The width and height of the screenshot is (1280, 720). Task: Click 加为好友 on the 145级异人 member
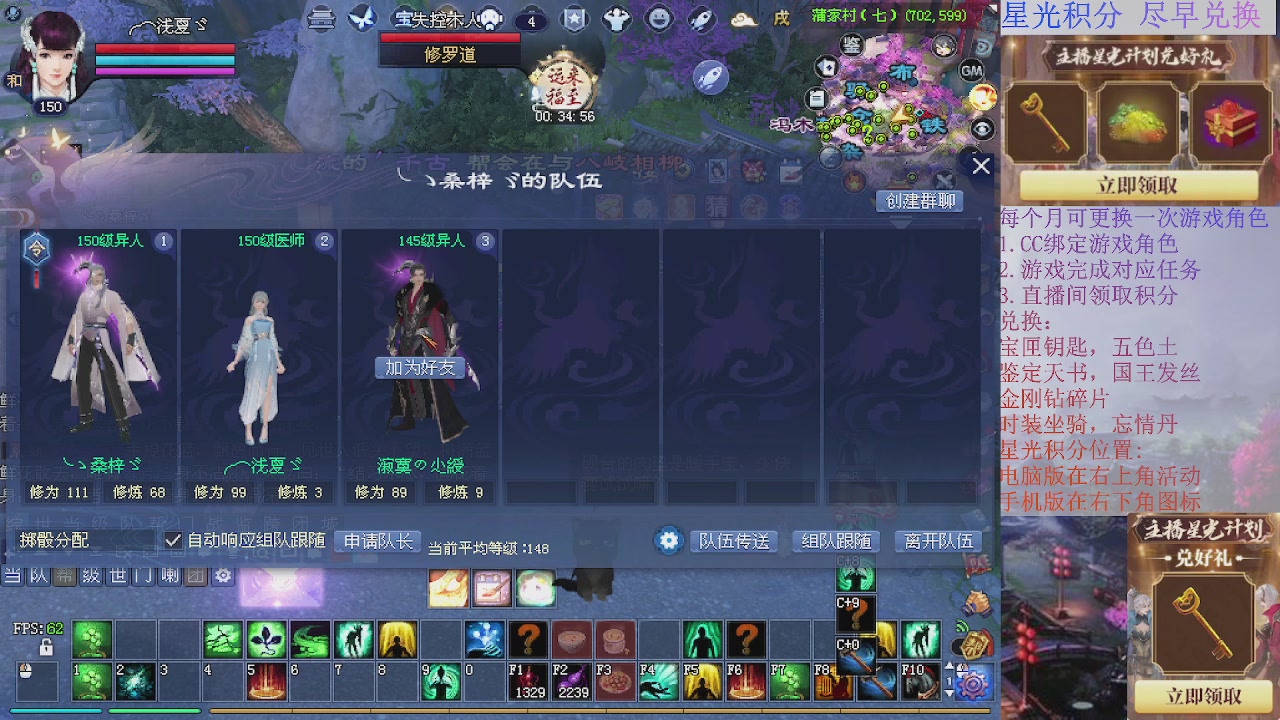pos(420,368)
